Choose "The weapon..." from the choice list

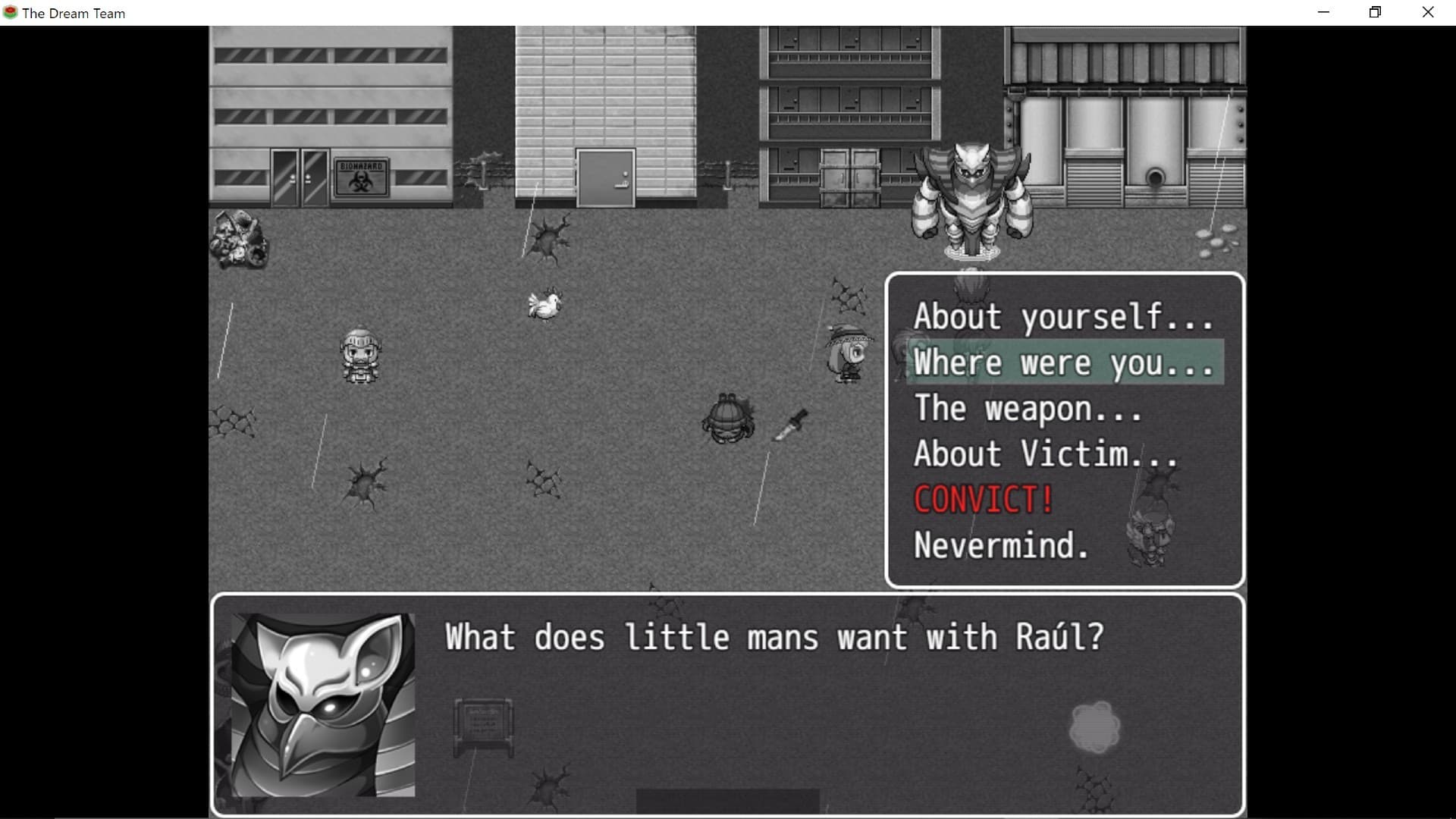click(x=1028, y=409)
